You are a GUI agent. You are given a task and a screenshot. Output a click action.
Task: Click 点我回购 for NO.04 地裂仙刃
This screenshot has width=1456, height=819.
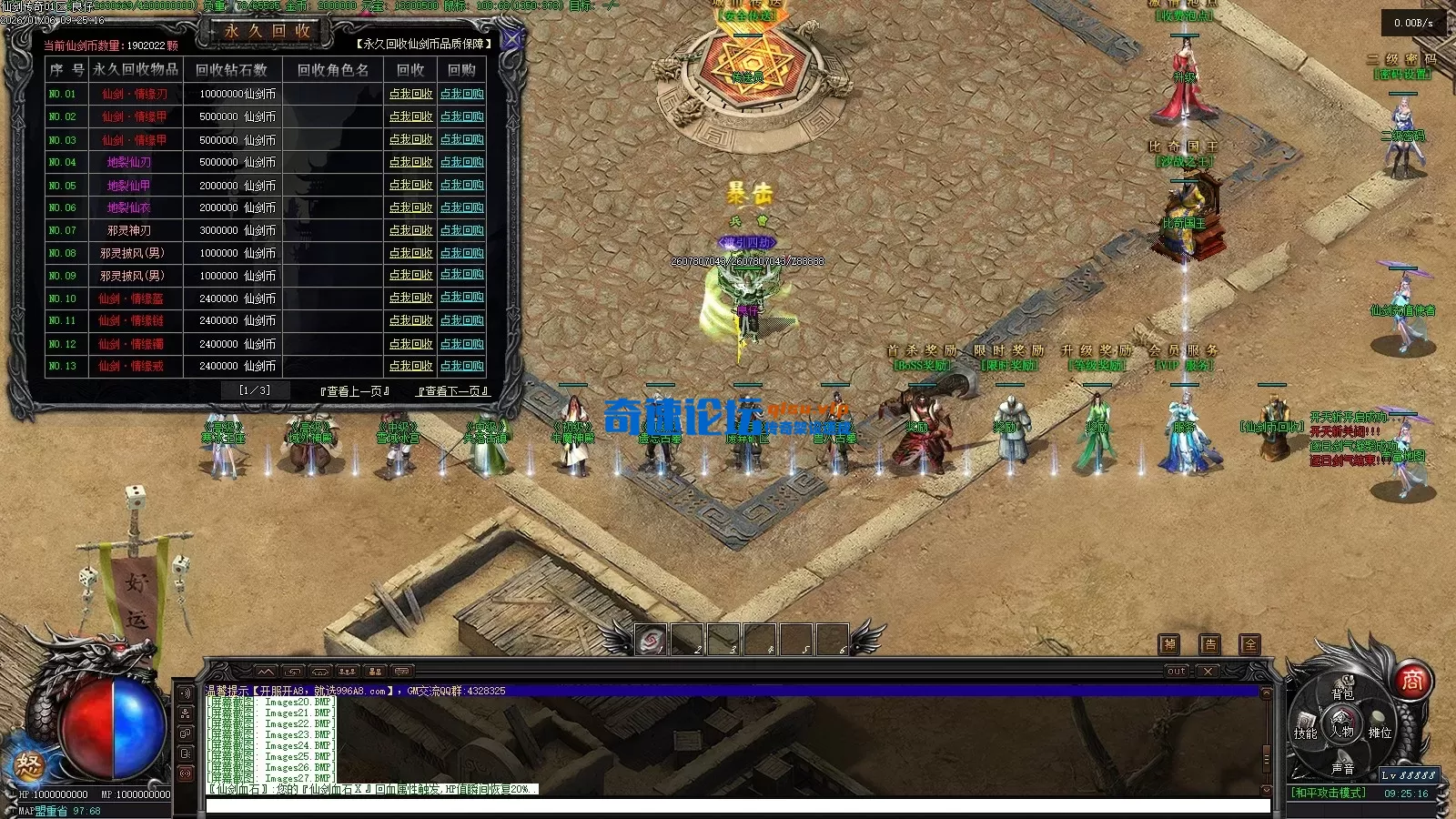click(x=461, y=162)
